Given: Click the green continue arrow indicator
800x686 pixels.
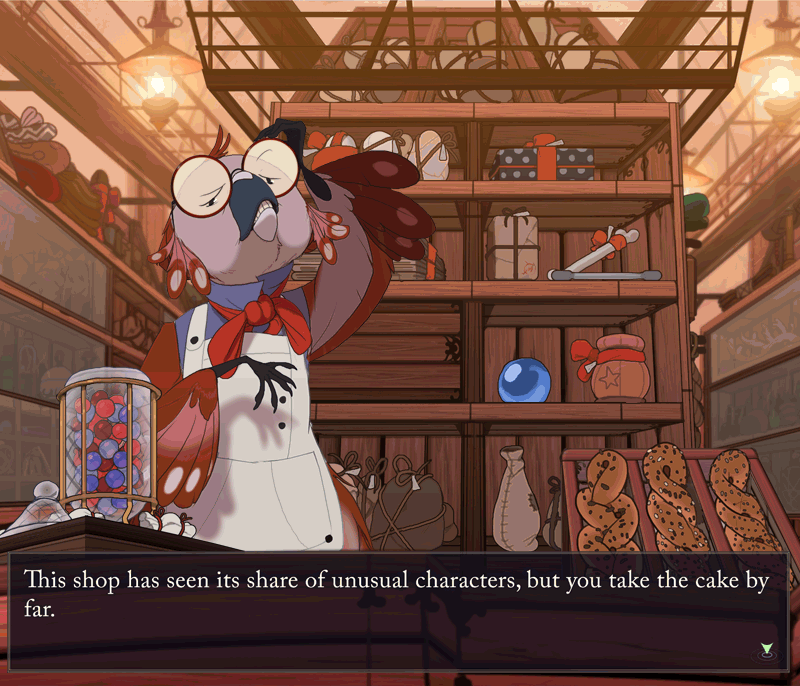Looking at the screenshot, I should 766,650.
